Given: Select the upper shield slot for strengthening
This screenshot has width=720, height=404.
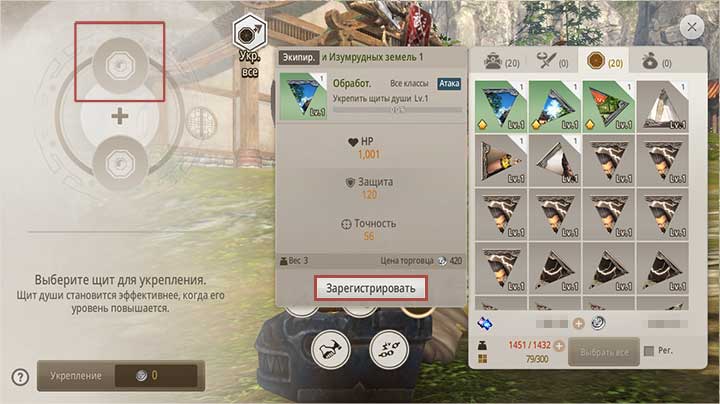Looking at the screenshot, I should click(x=120, y=62).
